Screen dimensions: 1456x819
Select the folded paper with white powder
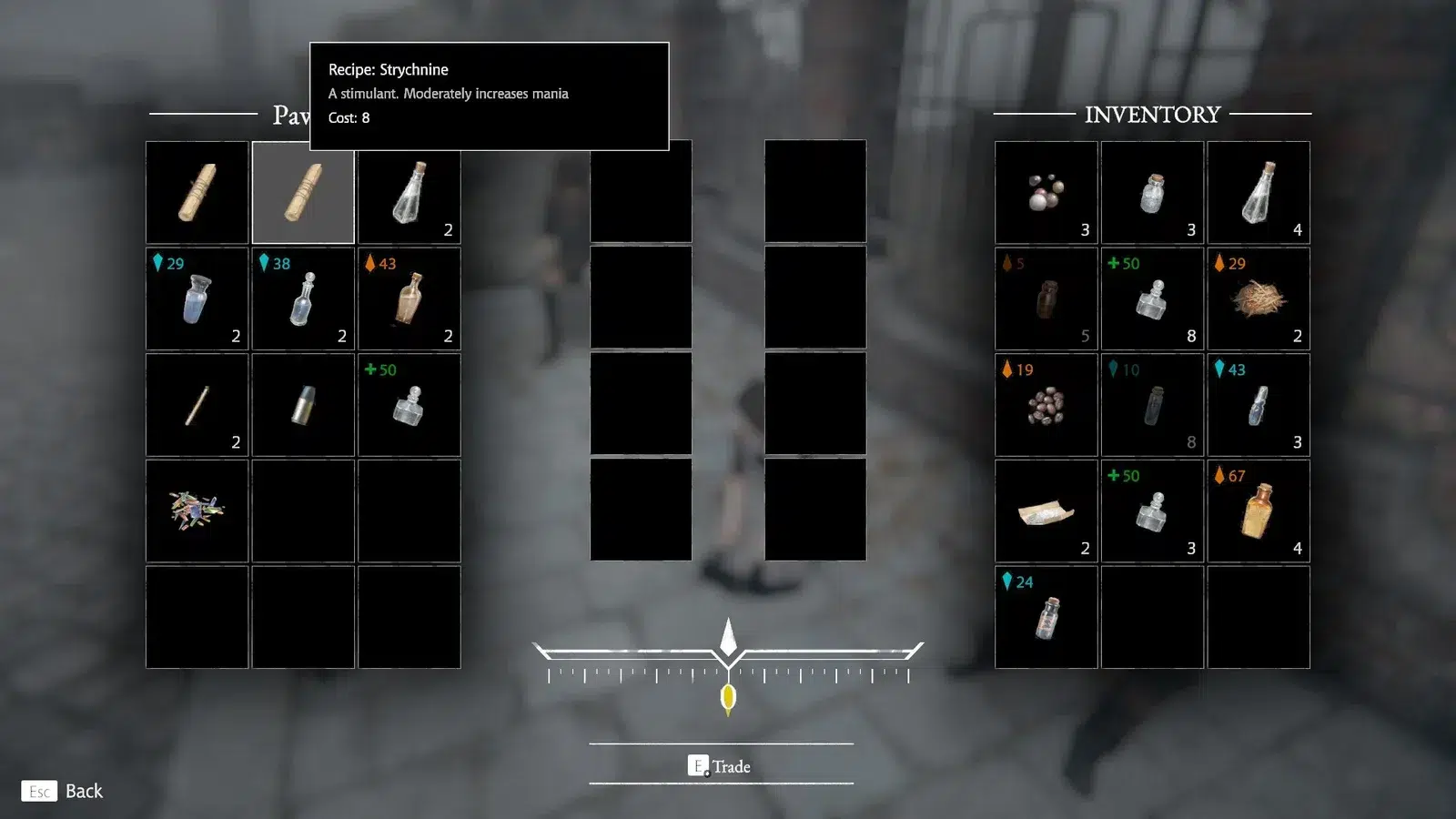[1046, 511]
